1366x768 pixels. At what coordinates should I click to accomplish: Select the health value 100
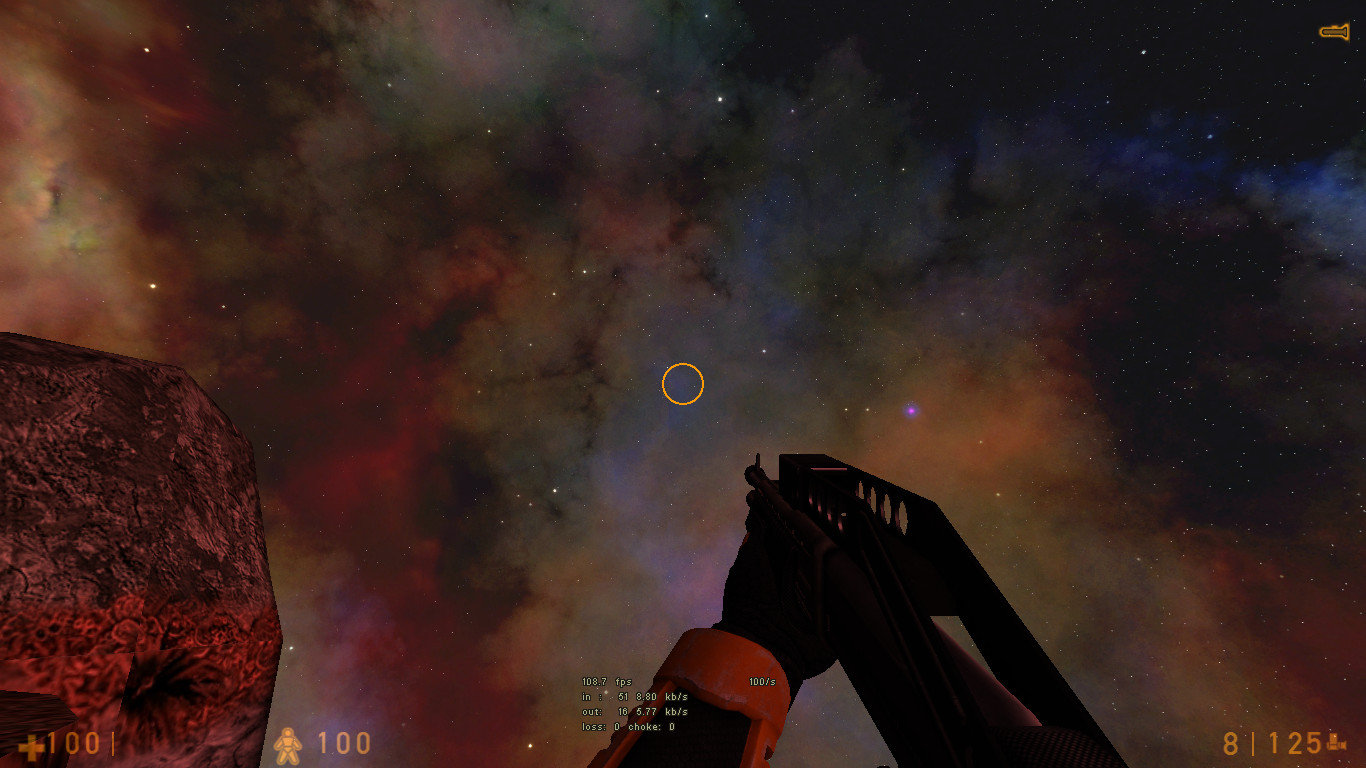(77, 744)
